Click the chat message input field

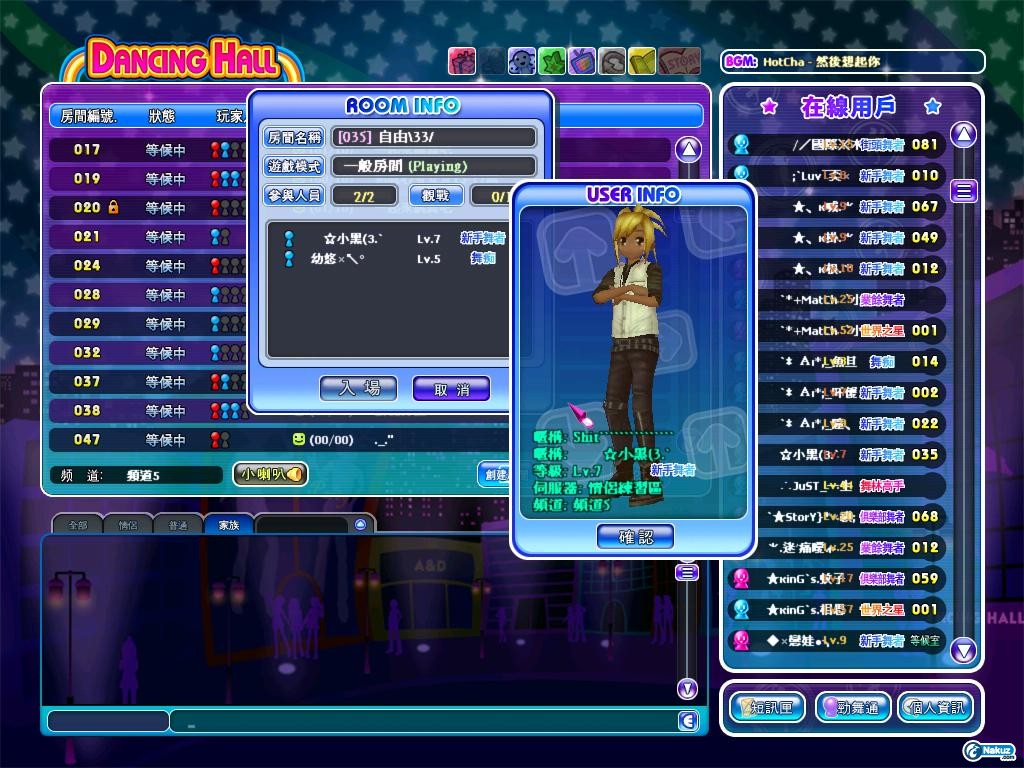tap(420, 721)
